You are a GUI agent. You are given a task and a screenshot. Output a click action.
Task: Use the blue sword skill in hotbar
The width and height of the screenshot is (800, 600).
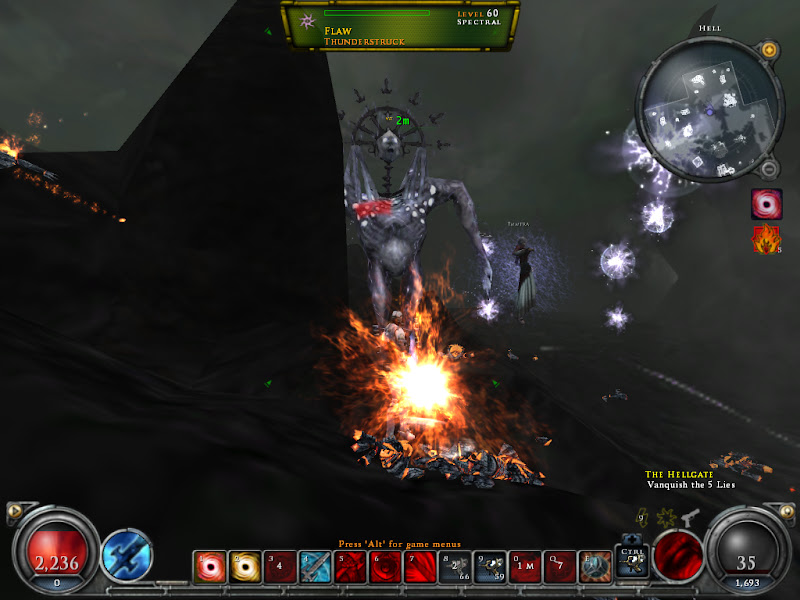(x=315, y=567)
